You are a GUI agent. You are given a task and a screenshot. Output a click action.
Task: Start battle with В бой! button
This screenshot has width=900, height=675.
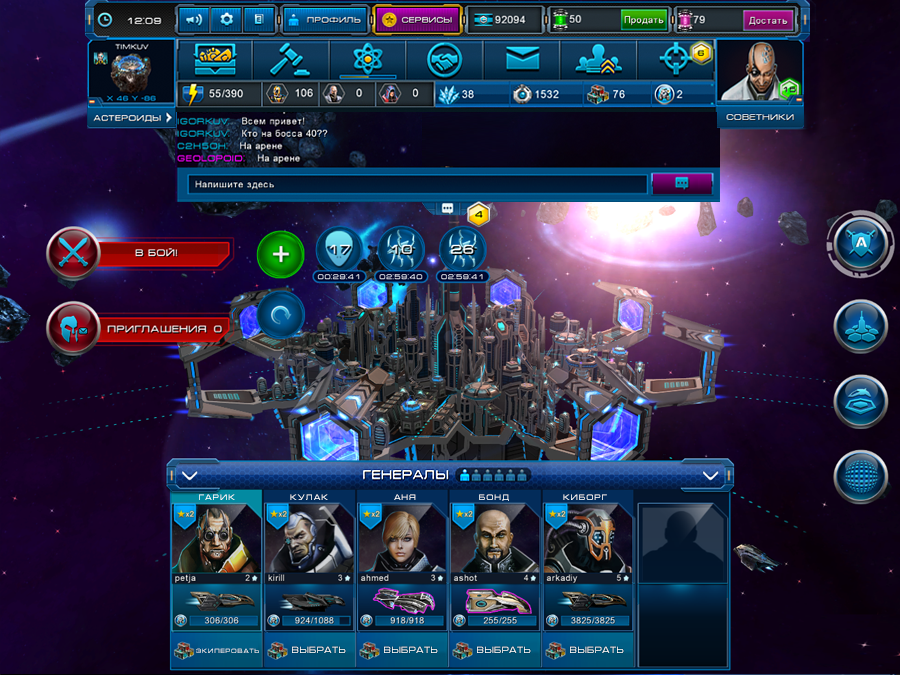tap(138, 252)
